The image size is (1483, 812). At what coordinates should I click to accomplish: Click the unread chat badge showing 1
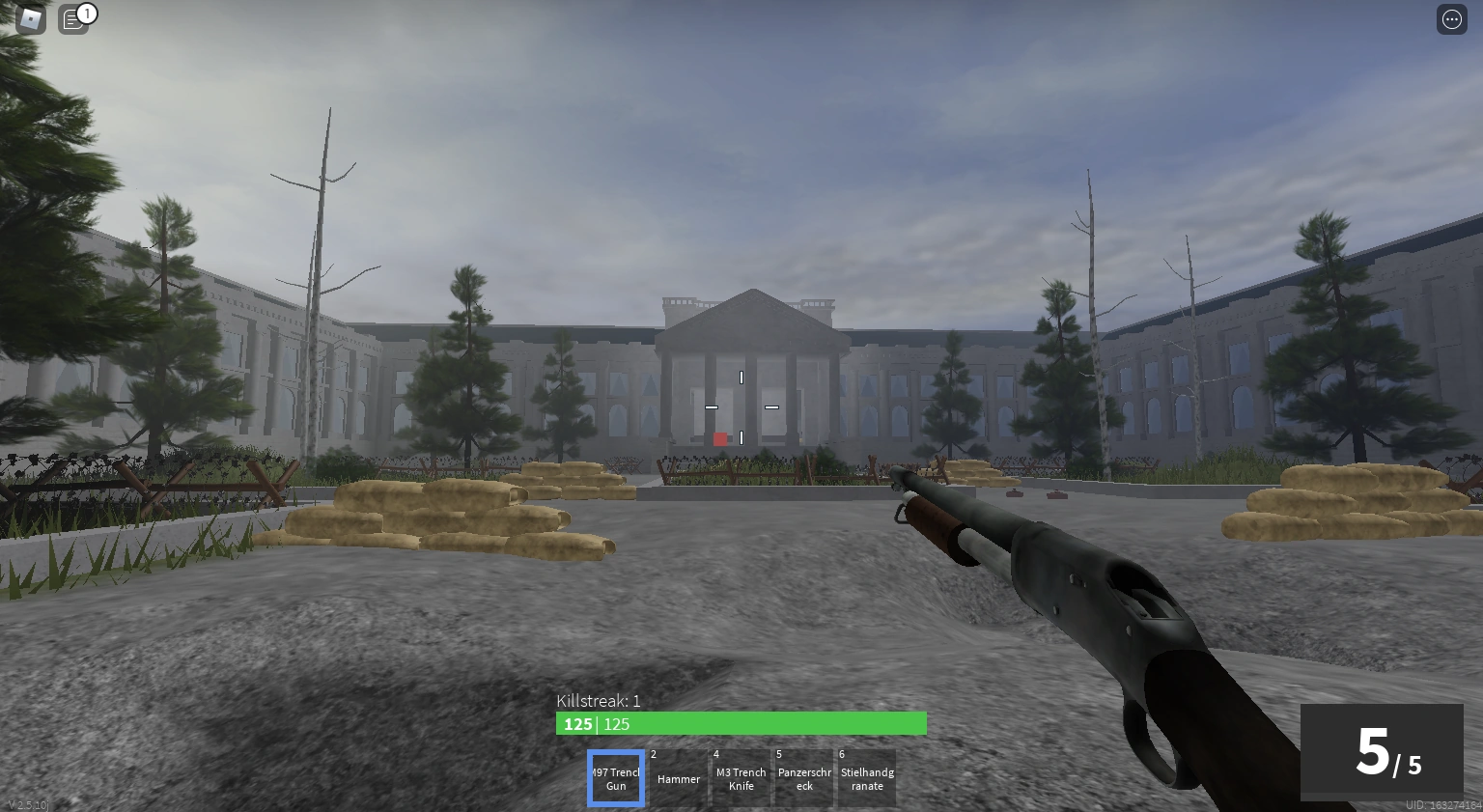pyautogui.click(x=87, y=13)
